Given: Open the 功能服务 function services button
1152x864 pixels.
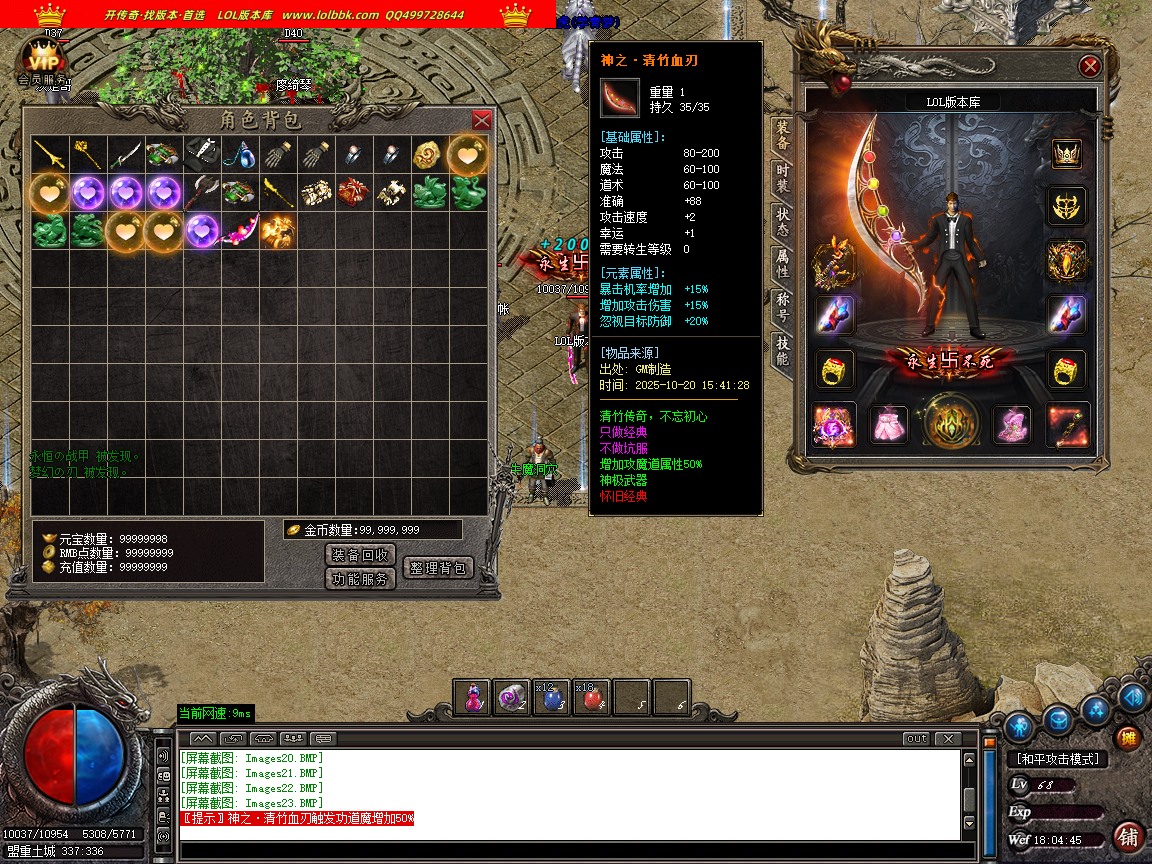Looking at the screenshot, I should tap(361, 579).
